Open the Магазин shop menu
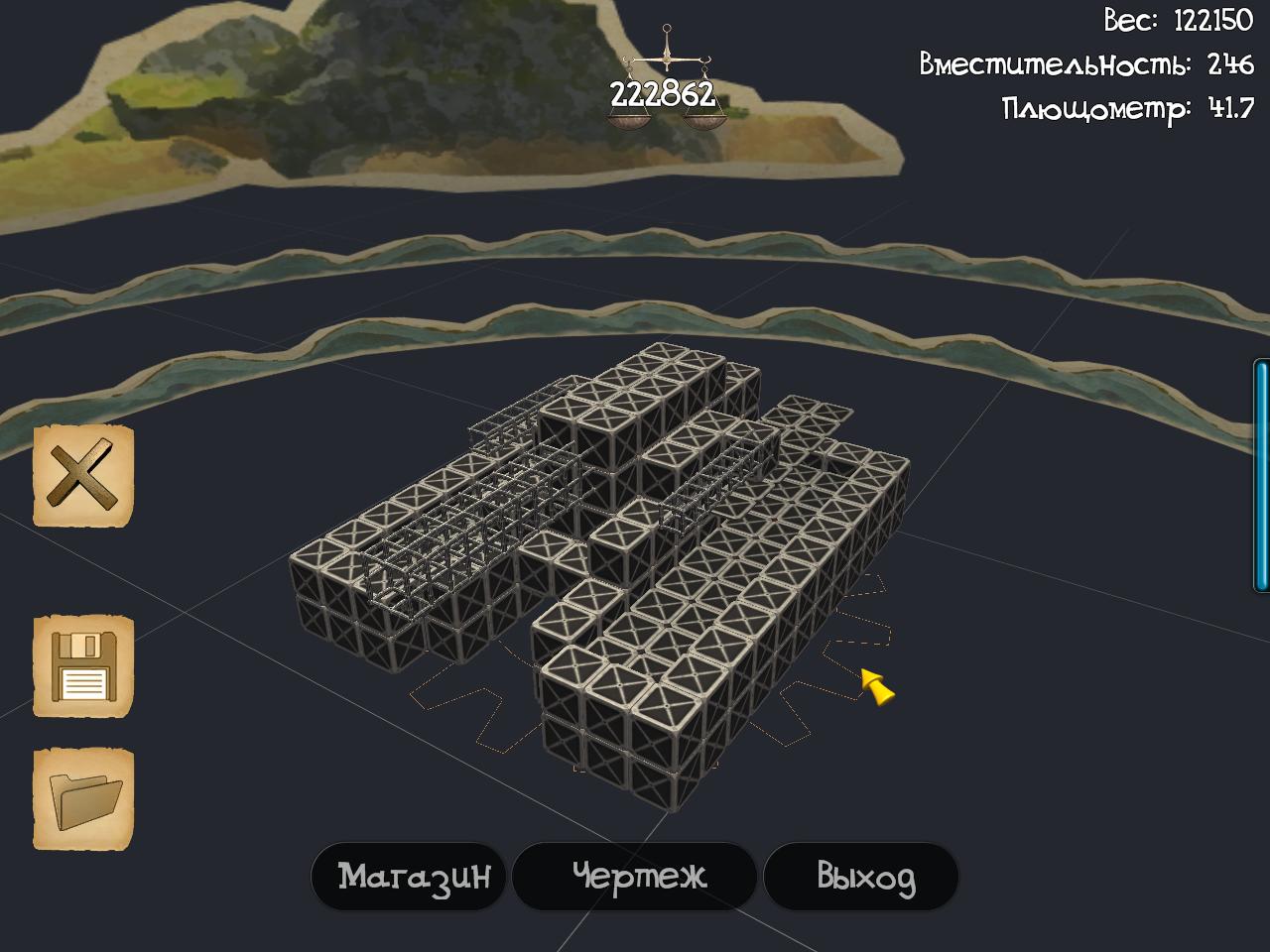 [x=410, y=877]
